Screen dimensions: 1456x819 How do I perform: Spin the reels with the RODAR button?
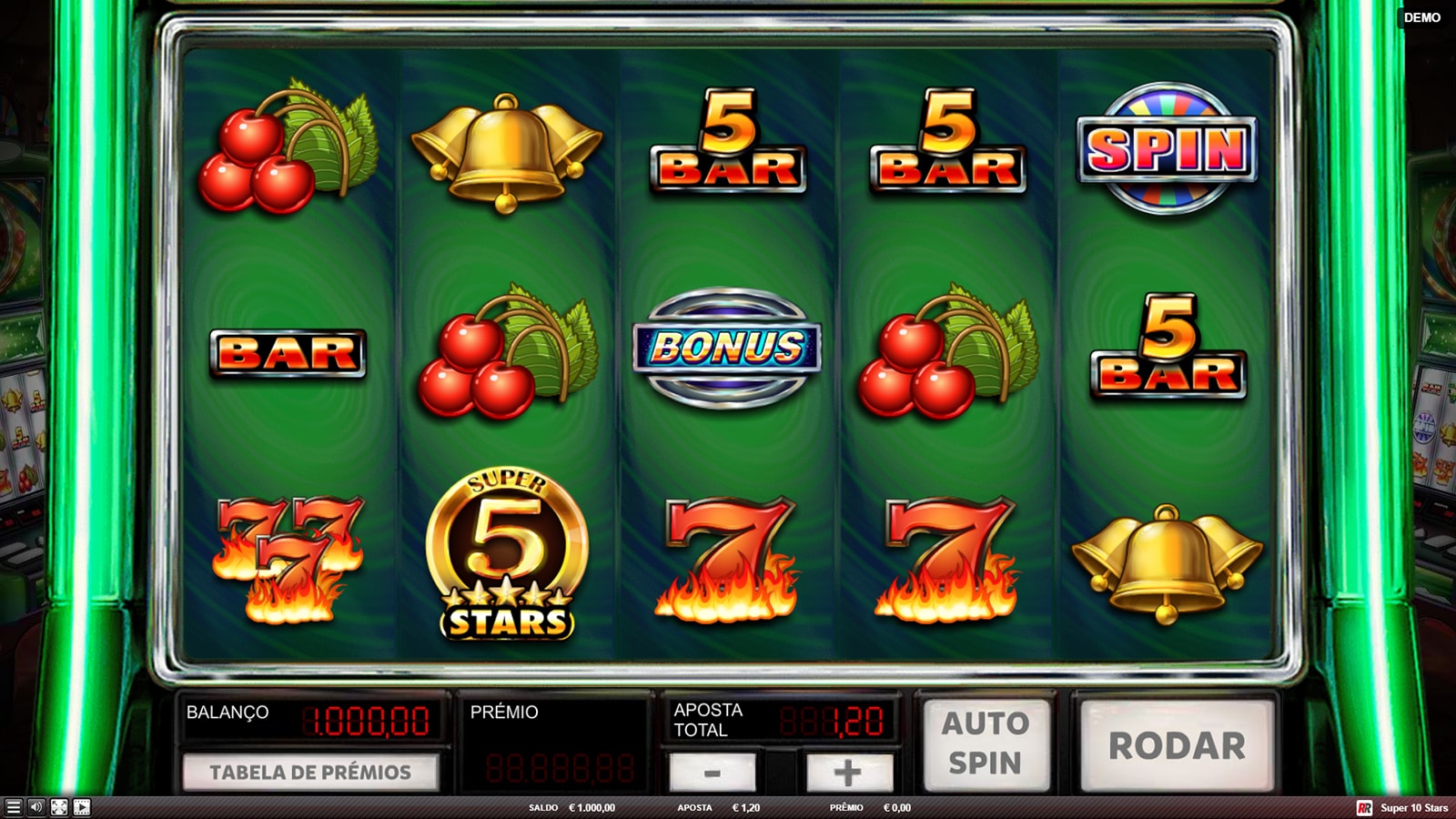[1177, 745]
